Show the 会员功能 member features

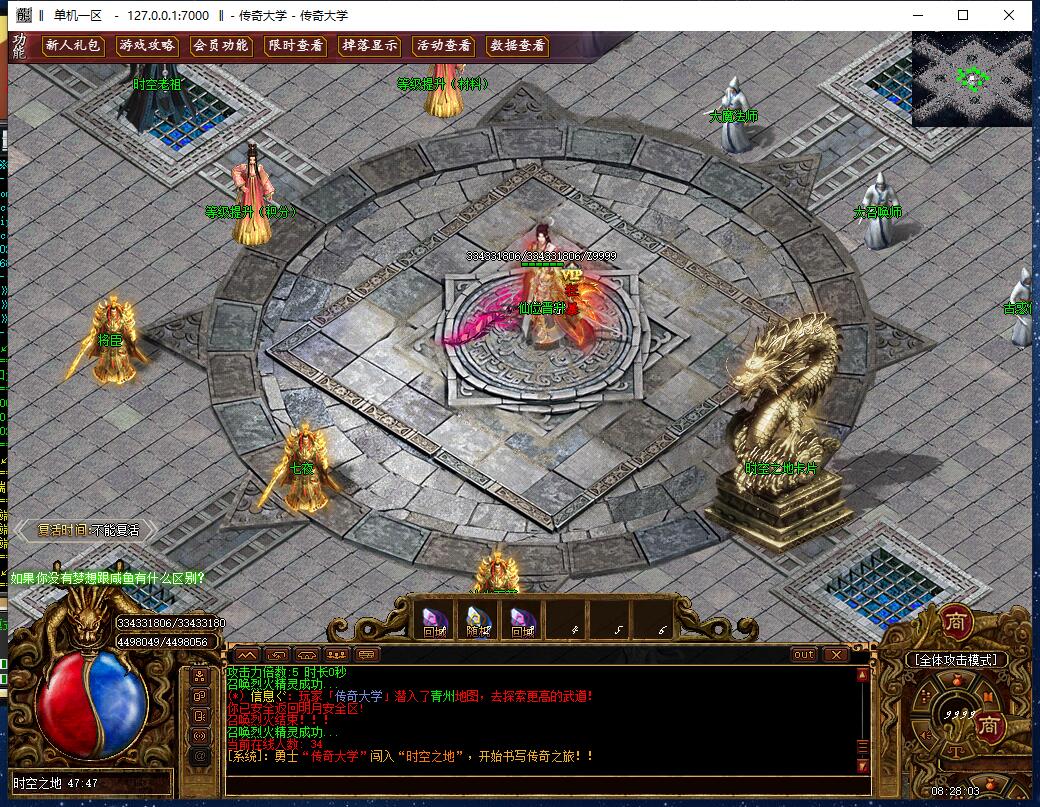[x=220, y=46]
